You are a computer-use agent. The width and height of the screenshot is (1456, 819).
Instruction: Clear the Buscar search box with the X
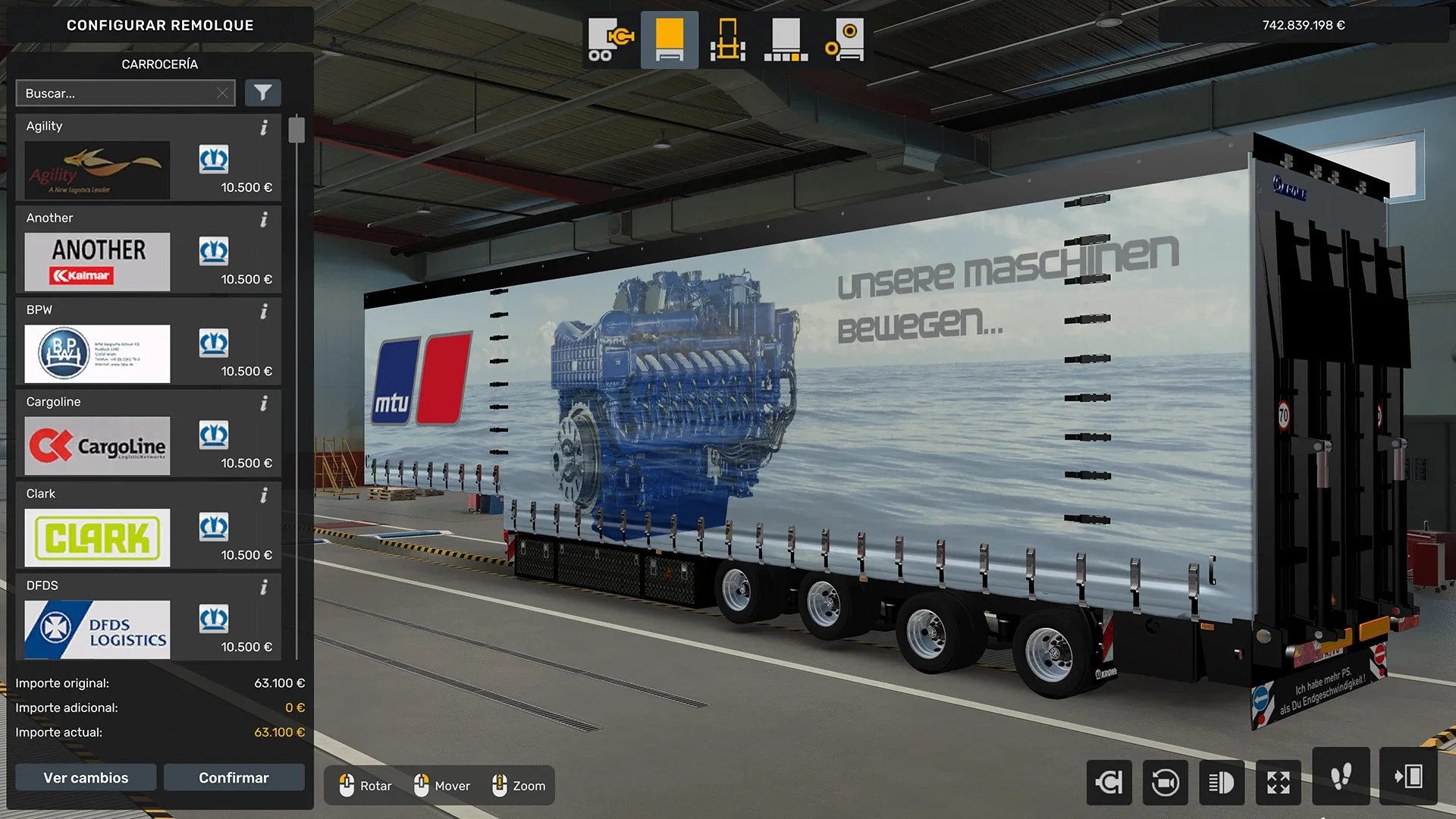coord(221,93)
